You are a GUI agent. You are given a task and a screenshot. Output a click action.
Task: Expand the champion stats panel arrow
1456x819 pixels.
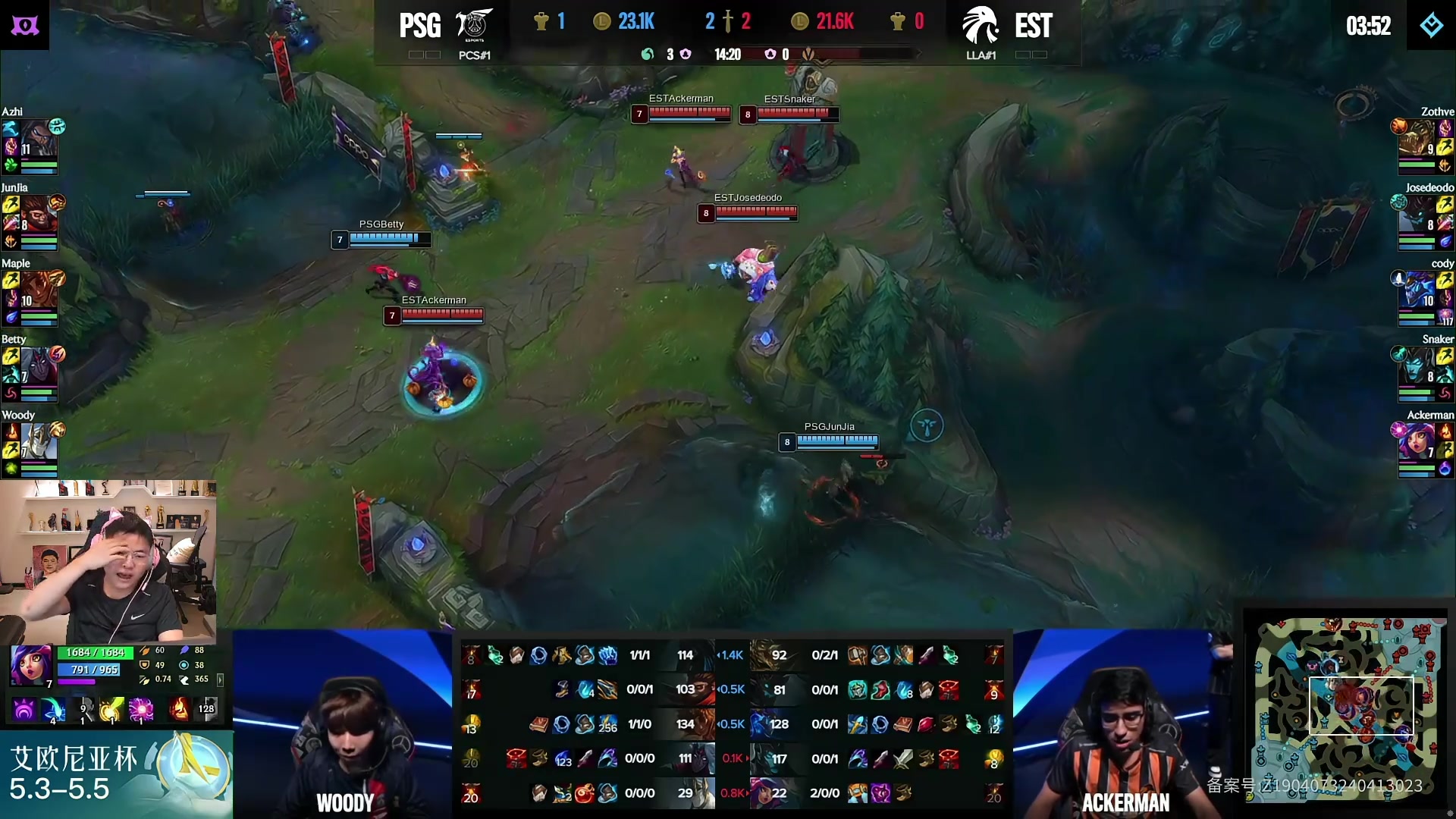(221, 679)
